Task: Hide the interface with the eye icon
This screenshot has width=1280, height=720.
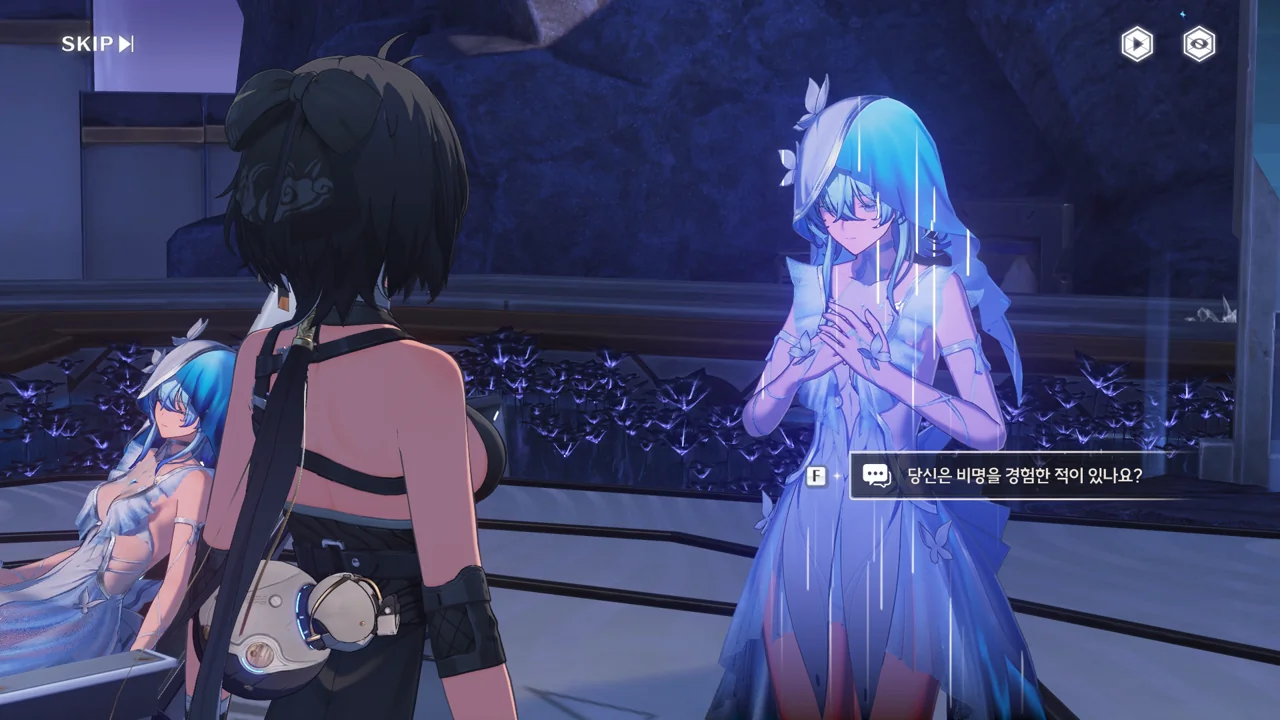Action: point(1199,45)
